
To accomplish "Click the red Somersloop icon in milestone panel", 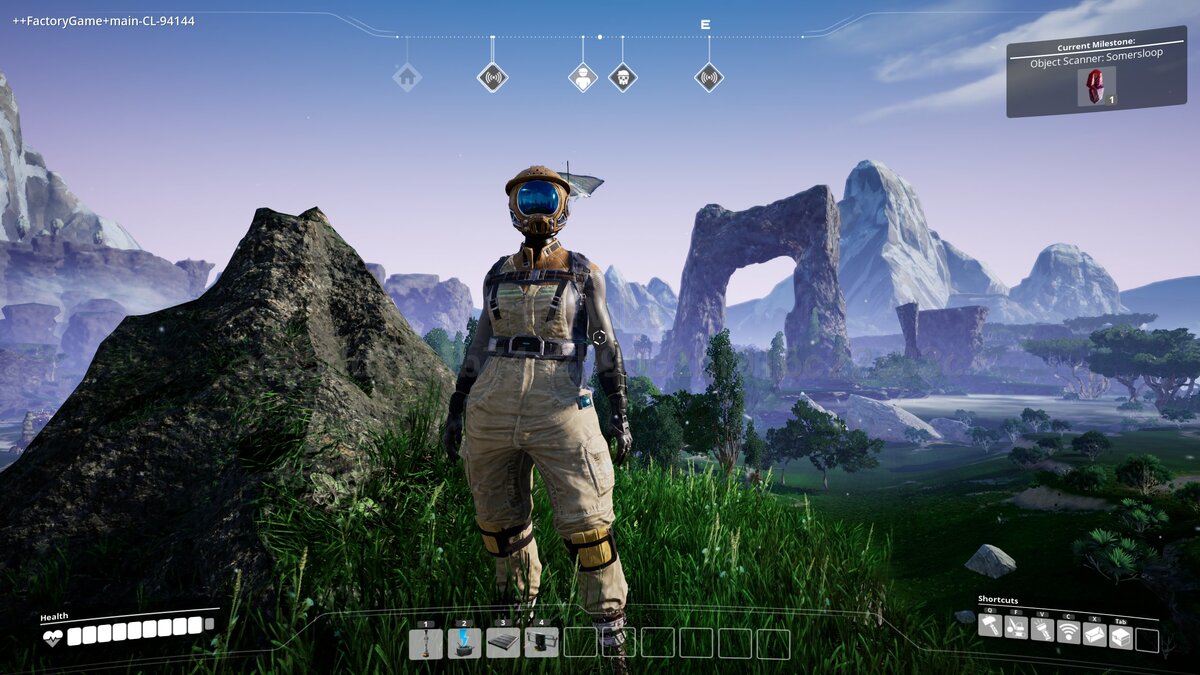I will tap(1095, 86).
